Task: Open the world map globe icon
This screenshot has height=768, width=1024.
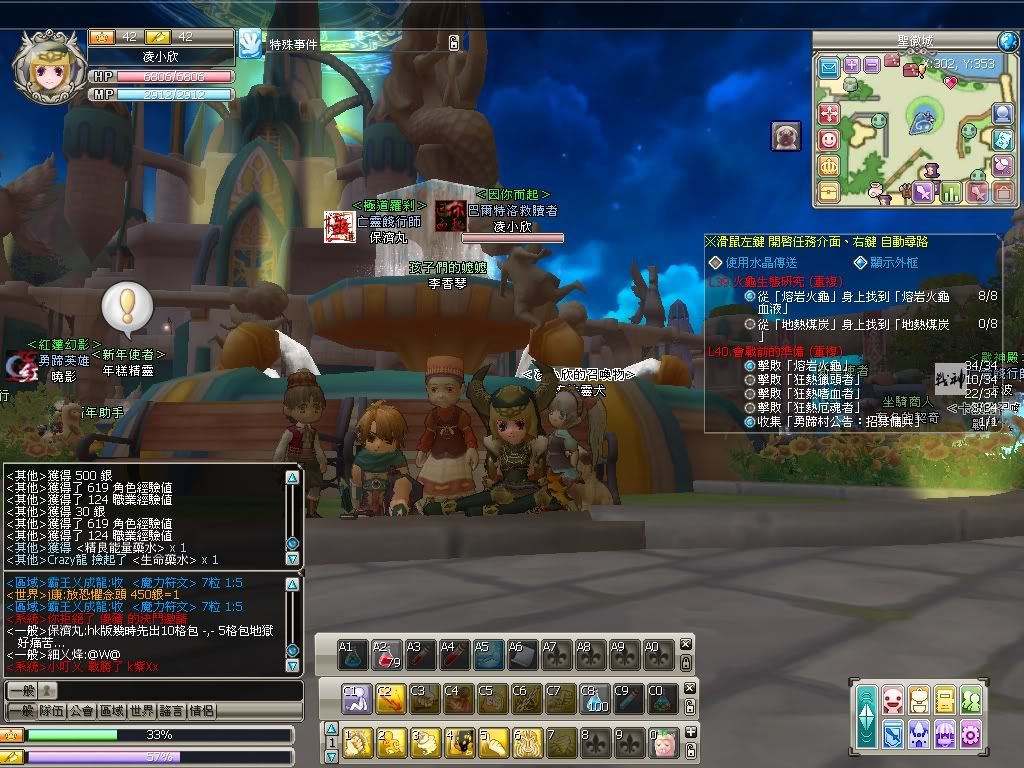Action: [x=1007, y=41]
